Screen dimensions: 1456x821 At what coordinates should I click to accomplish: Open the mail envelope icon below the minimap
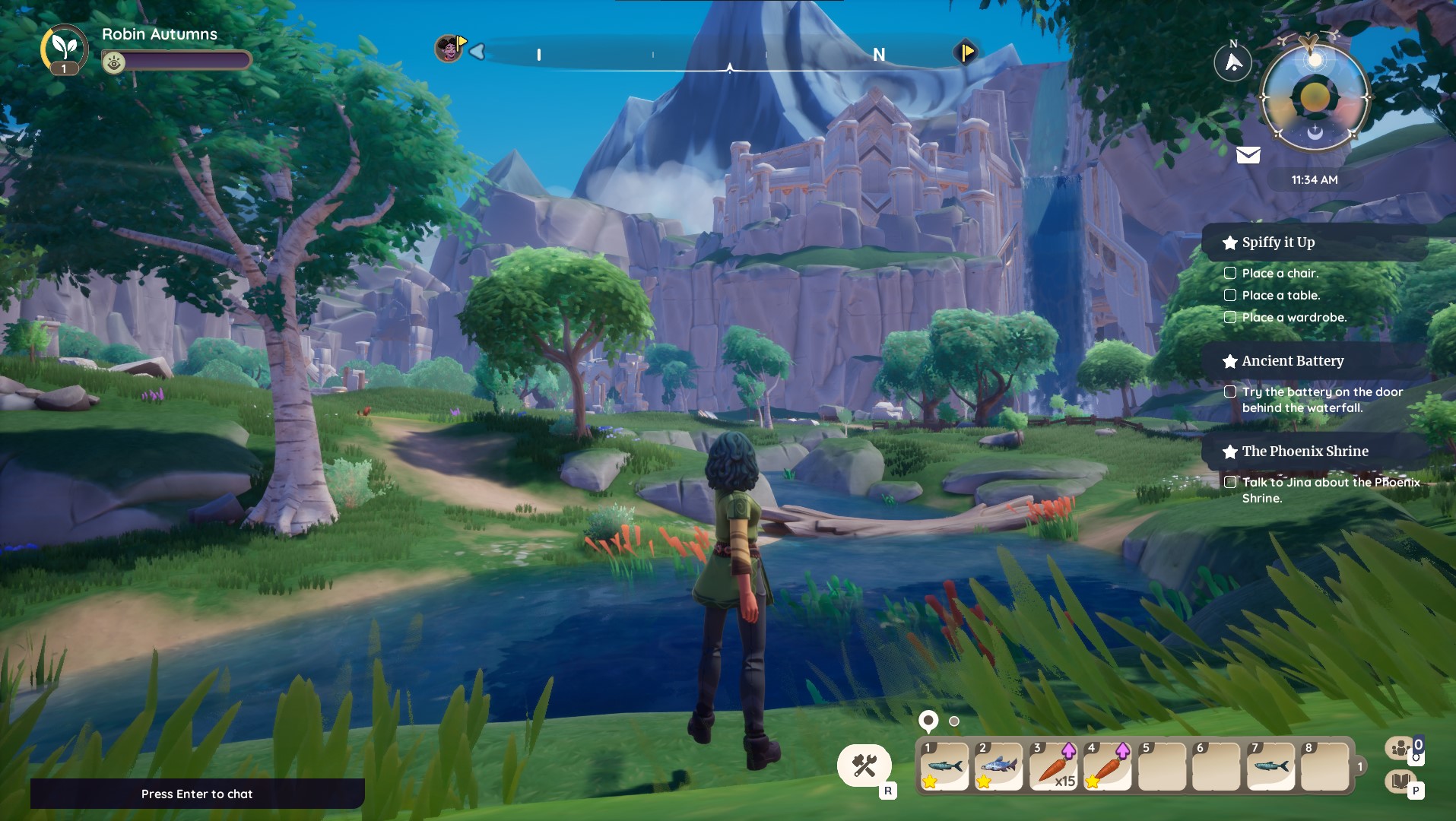coord(1247,155)
